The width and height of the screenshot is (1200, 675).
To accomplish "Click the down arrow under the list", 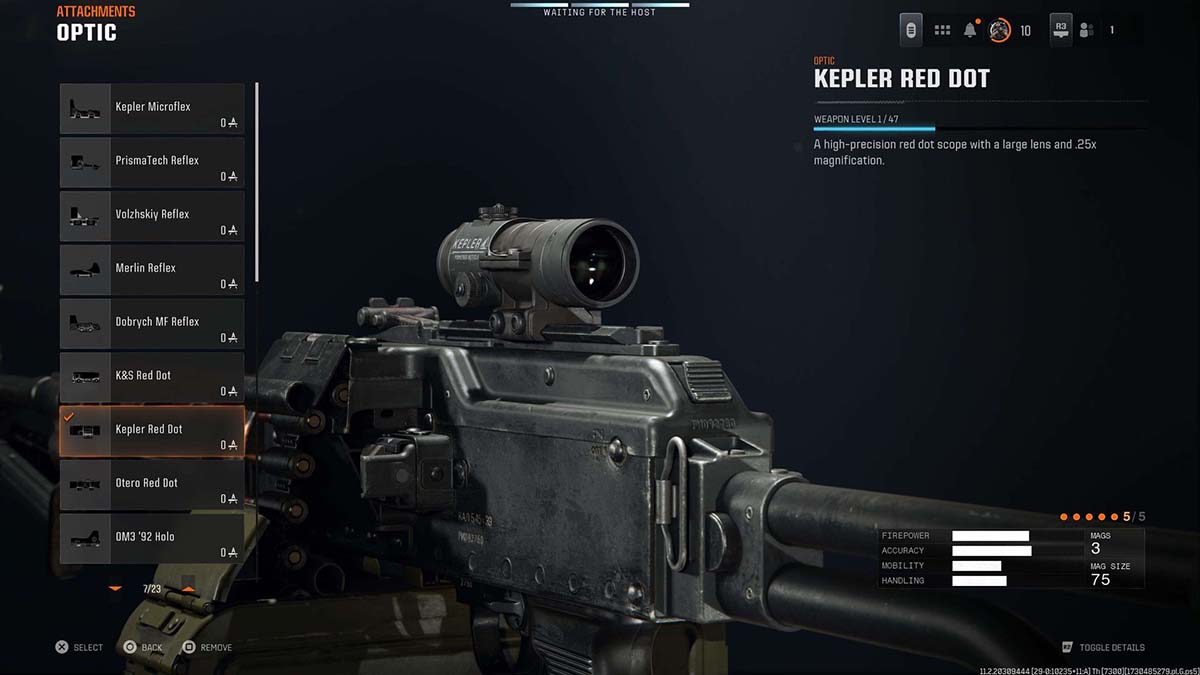I will coord(115,589).
